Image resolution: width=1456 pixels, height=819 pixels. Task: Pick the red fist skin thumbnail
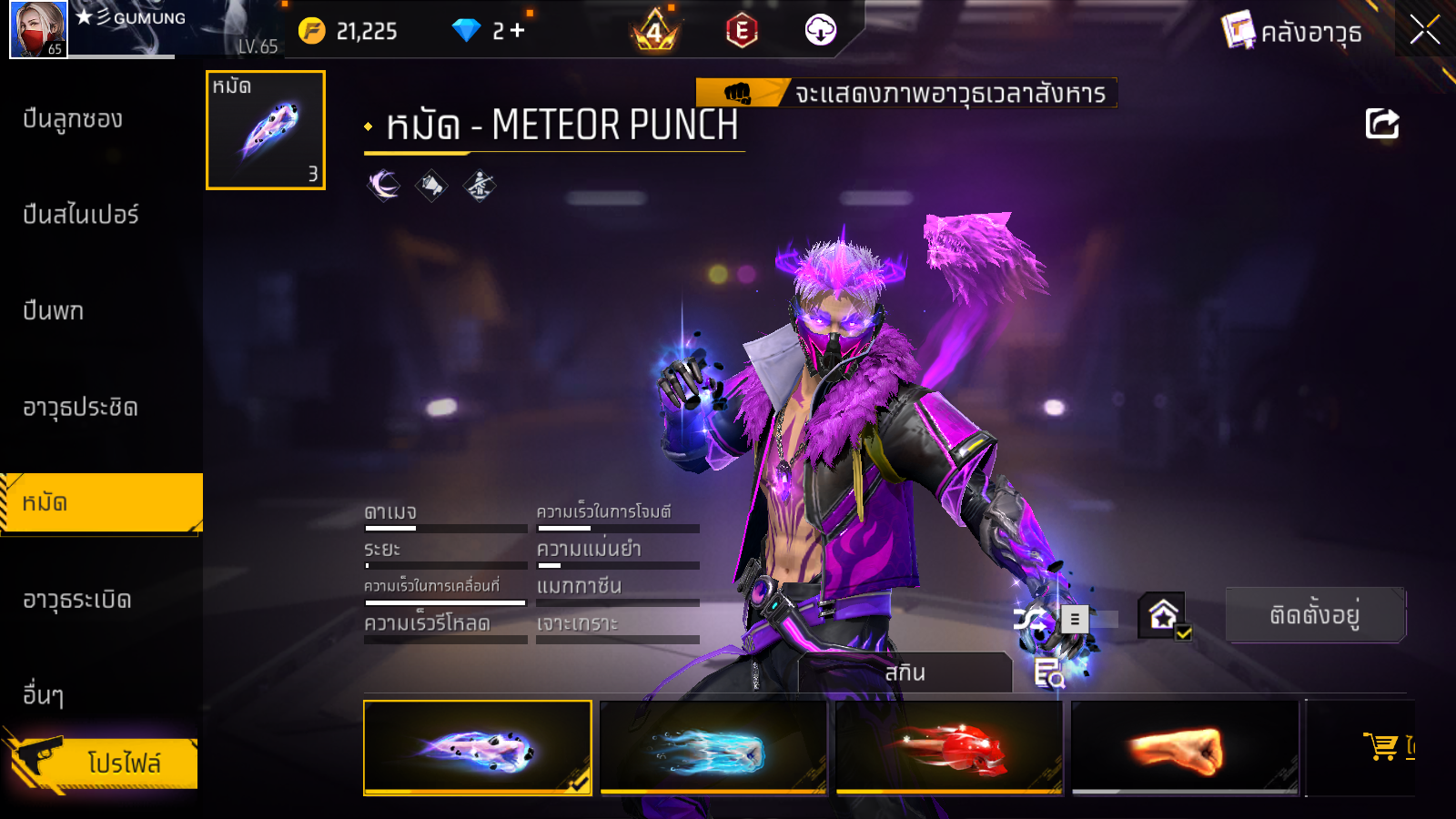tap(948, 748)
